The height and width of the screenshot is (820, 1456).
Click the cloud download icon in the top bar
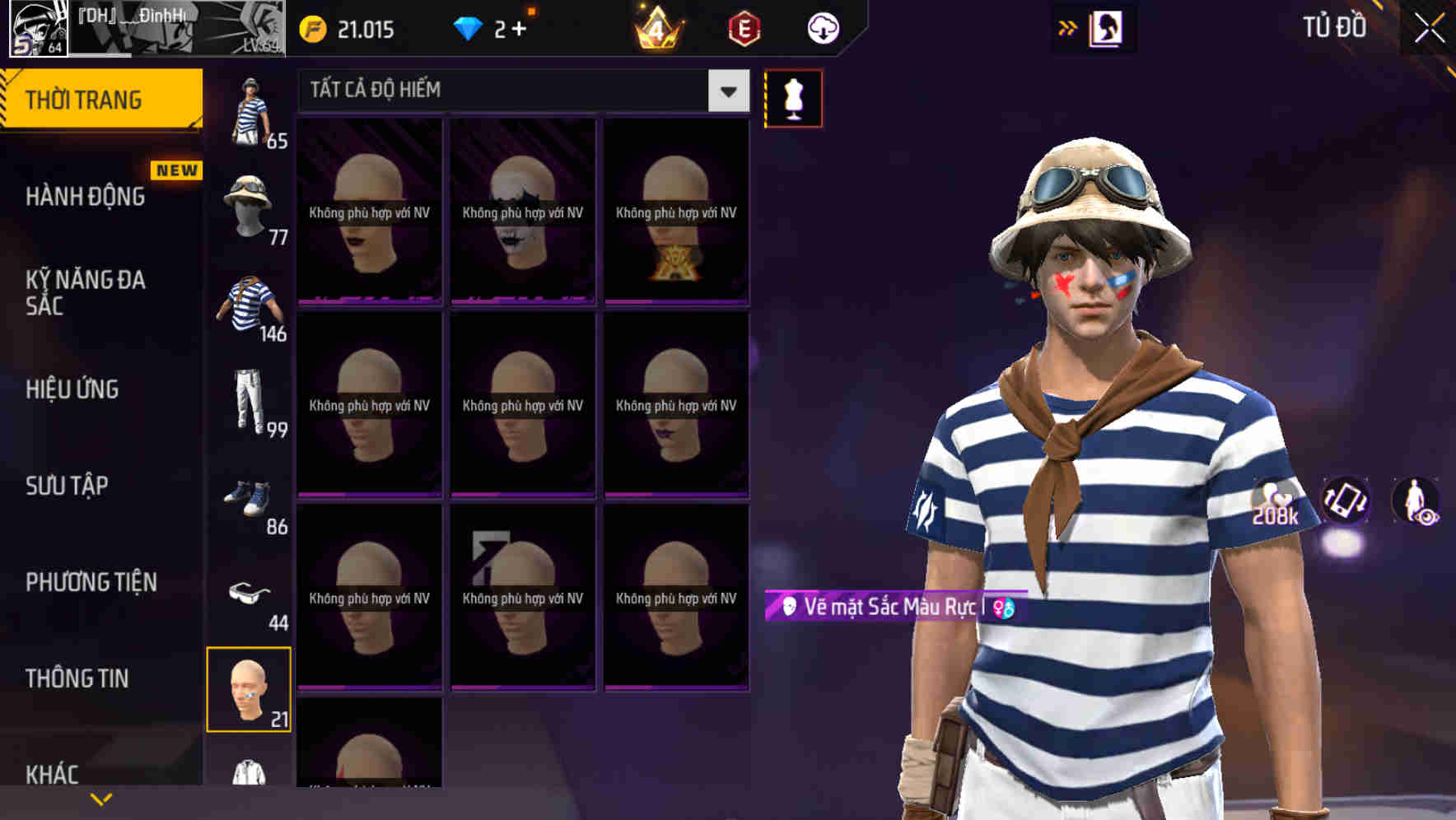tap(821, 27)
